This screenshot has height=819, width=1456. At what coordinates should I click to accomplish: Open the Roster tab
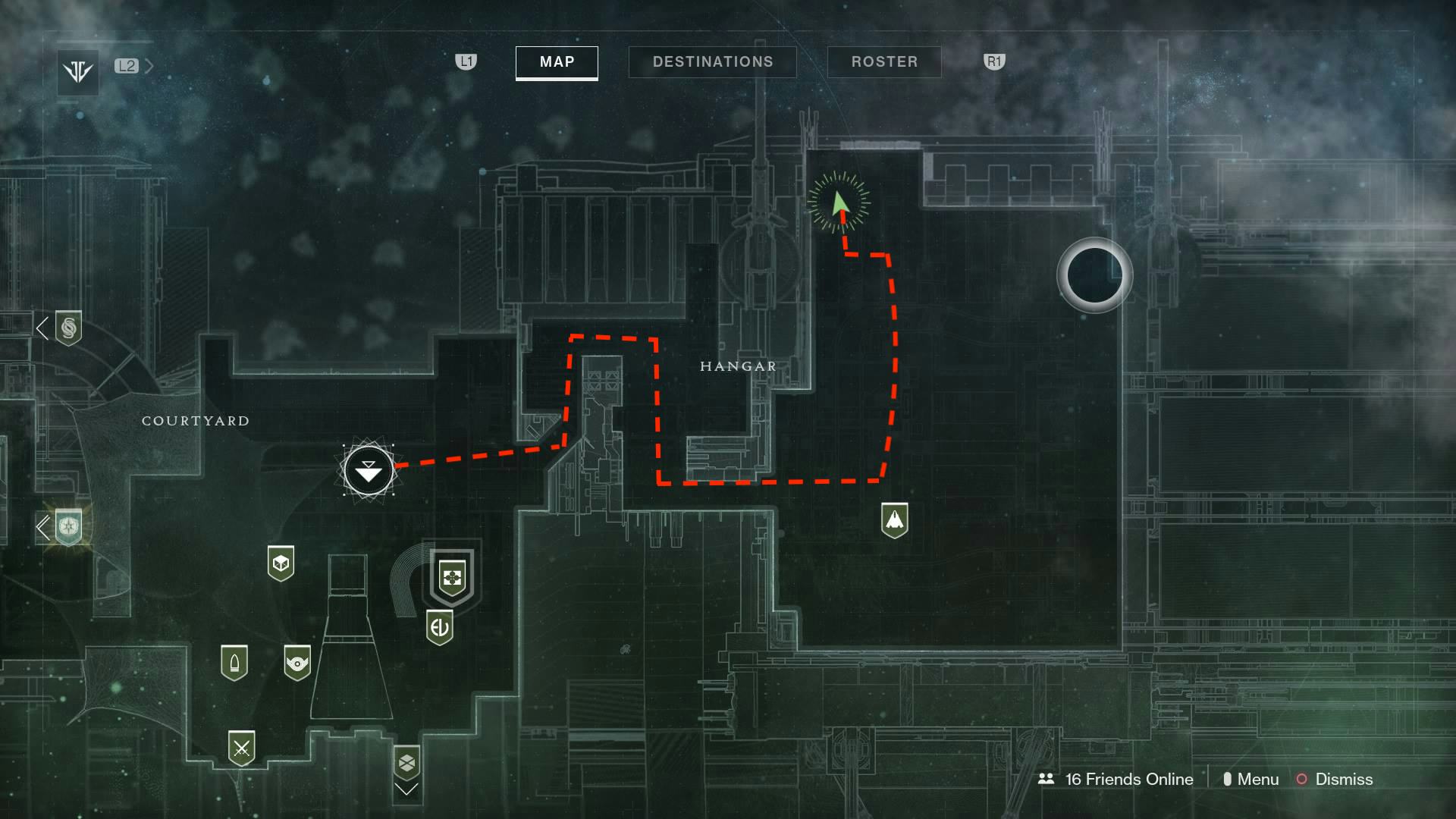pyautogui.click(x=884, y=62)
